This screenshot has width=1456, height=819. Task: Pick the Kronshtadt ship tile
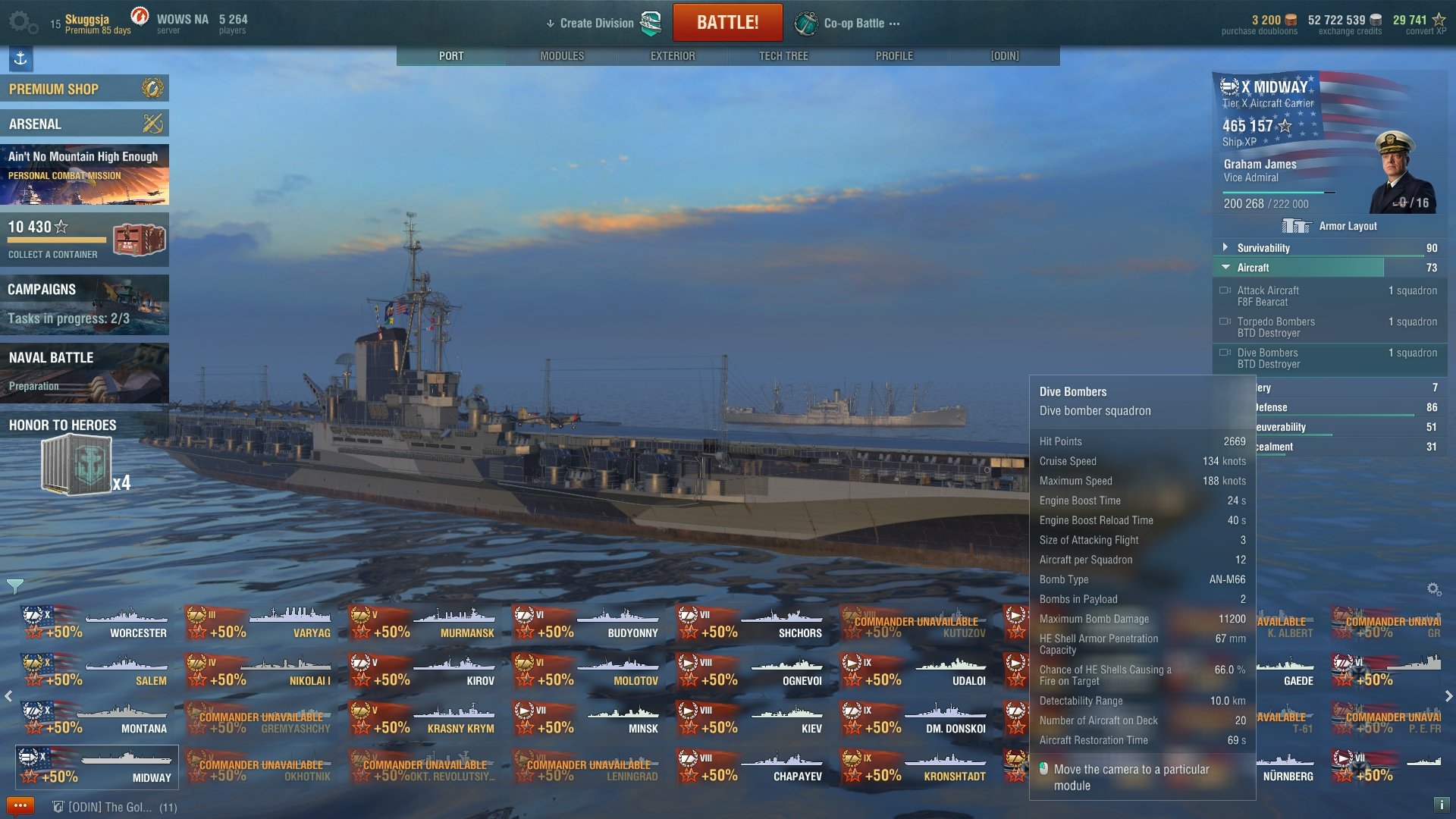tap(915, 767)
